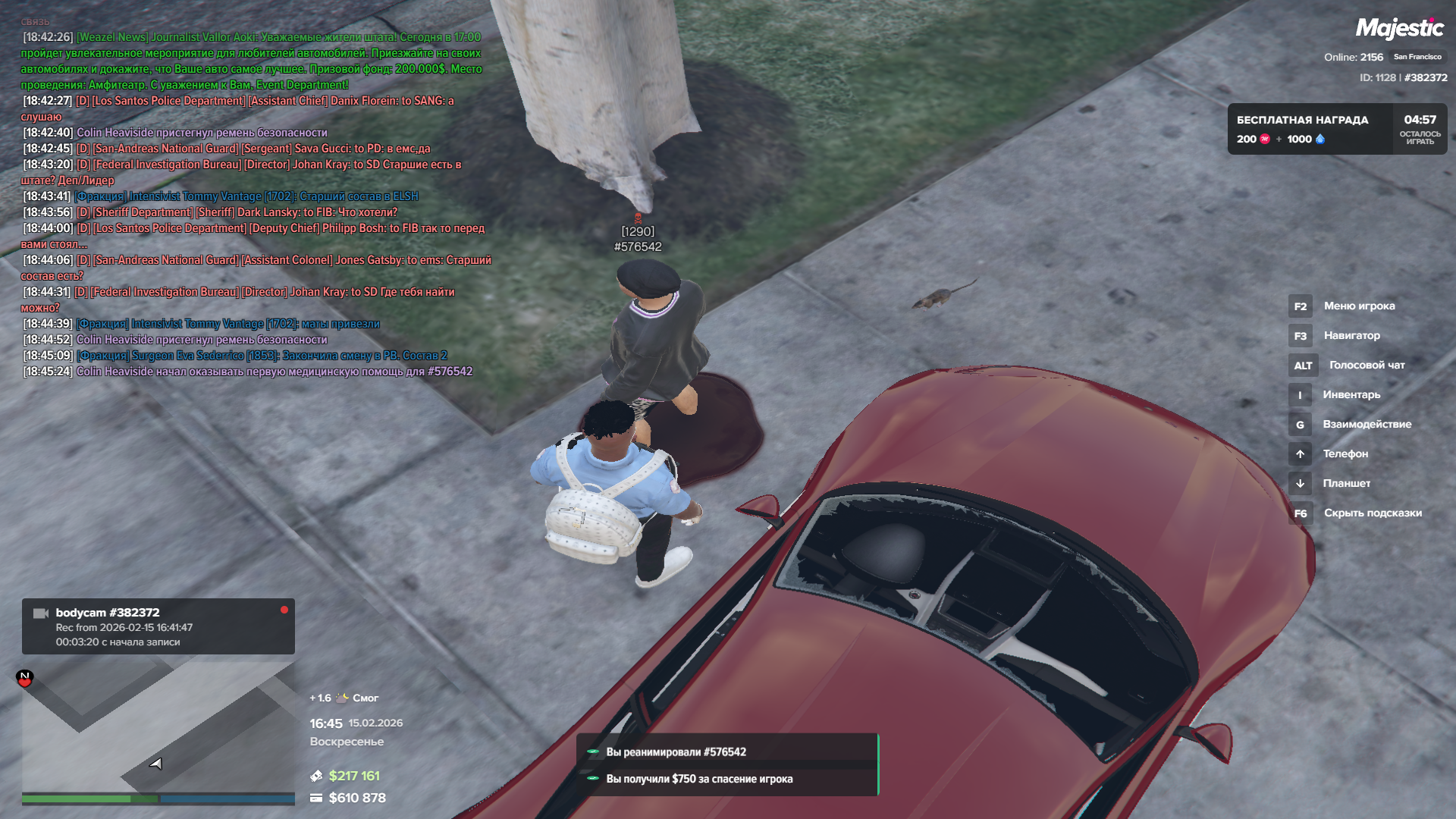Select the revive notification for #576542

point(726,752)
